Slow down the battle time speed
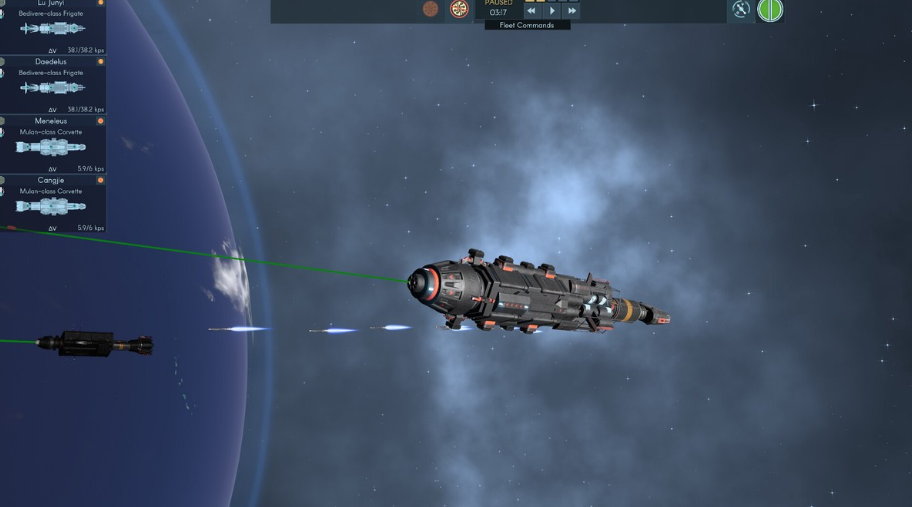Screen dimensions: 912x507 tap(532, 11)
